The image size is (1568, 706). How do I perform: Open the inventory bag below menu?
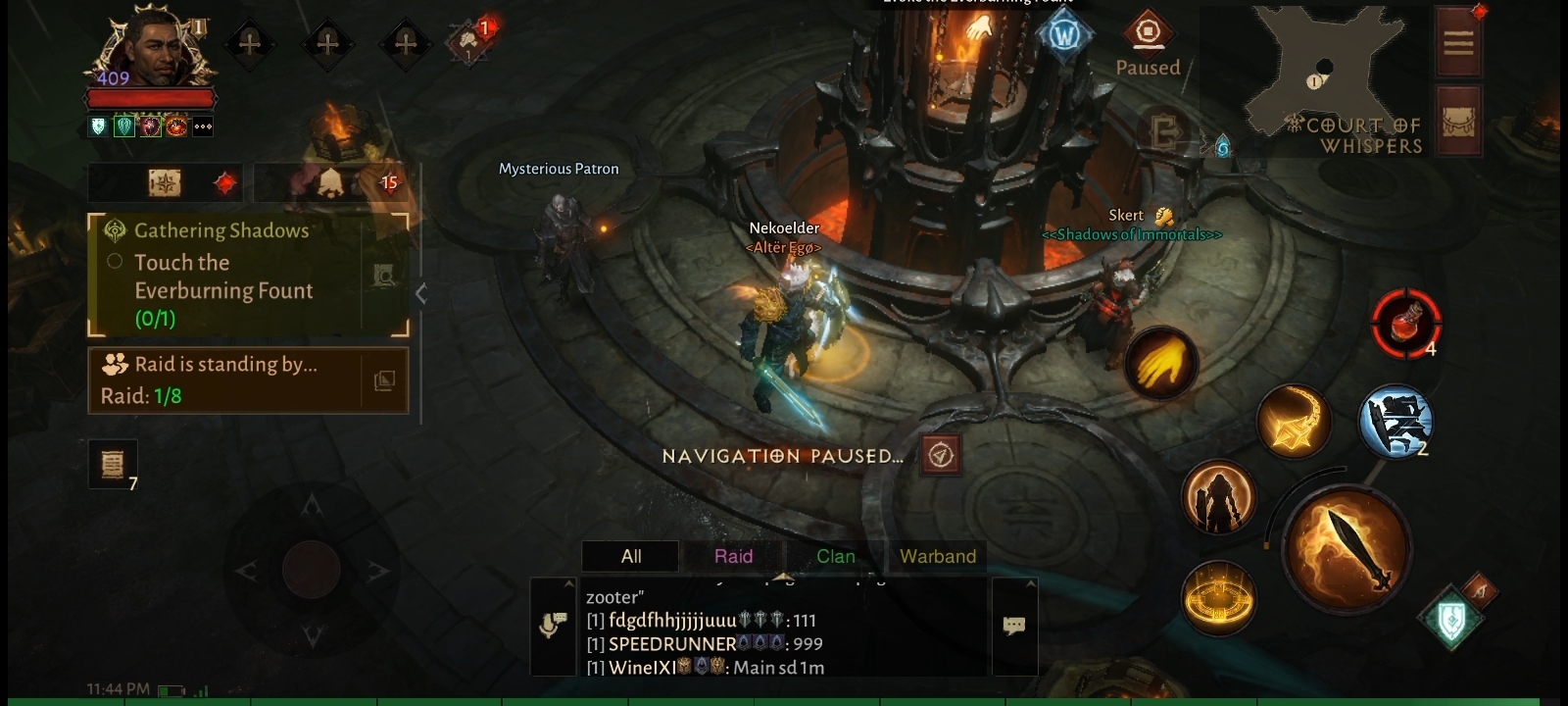[1457, 122]
